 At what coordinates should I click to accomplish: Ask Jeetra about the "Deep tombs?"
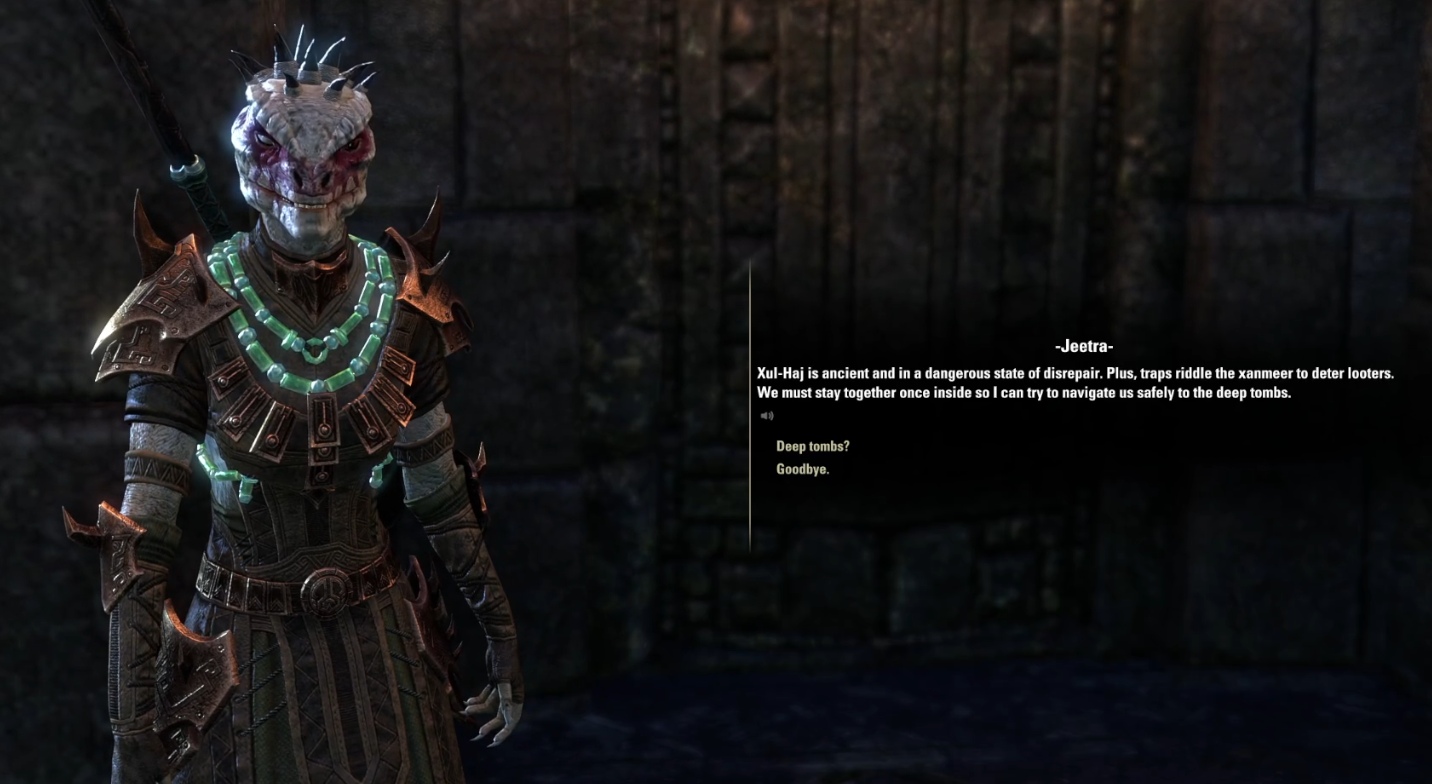click(812, 446)
